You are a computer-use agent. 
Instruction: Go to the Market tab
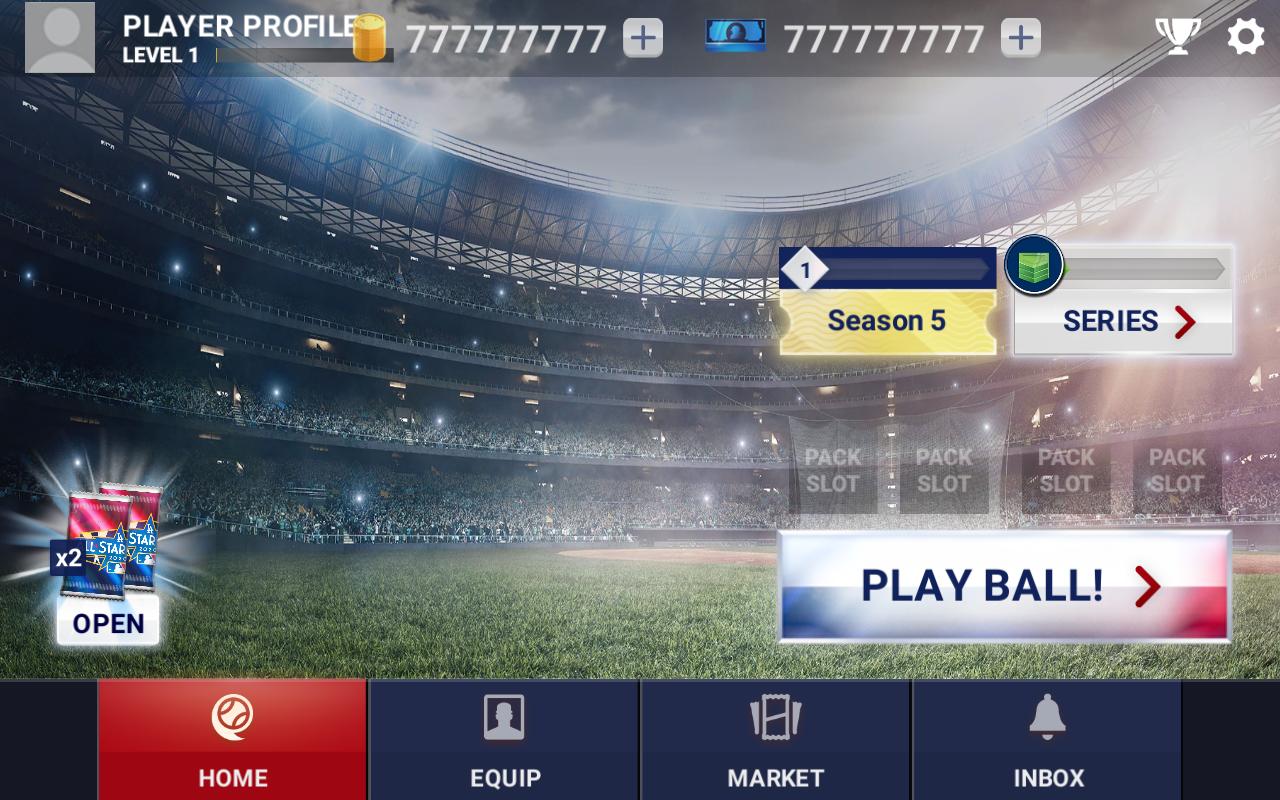(775, 740)
